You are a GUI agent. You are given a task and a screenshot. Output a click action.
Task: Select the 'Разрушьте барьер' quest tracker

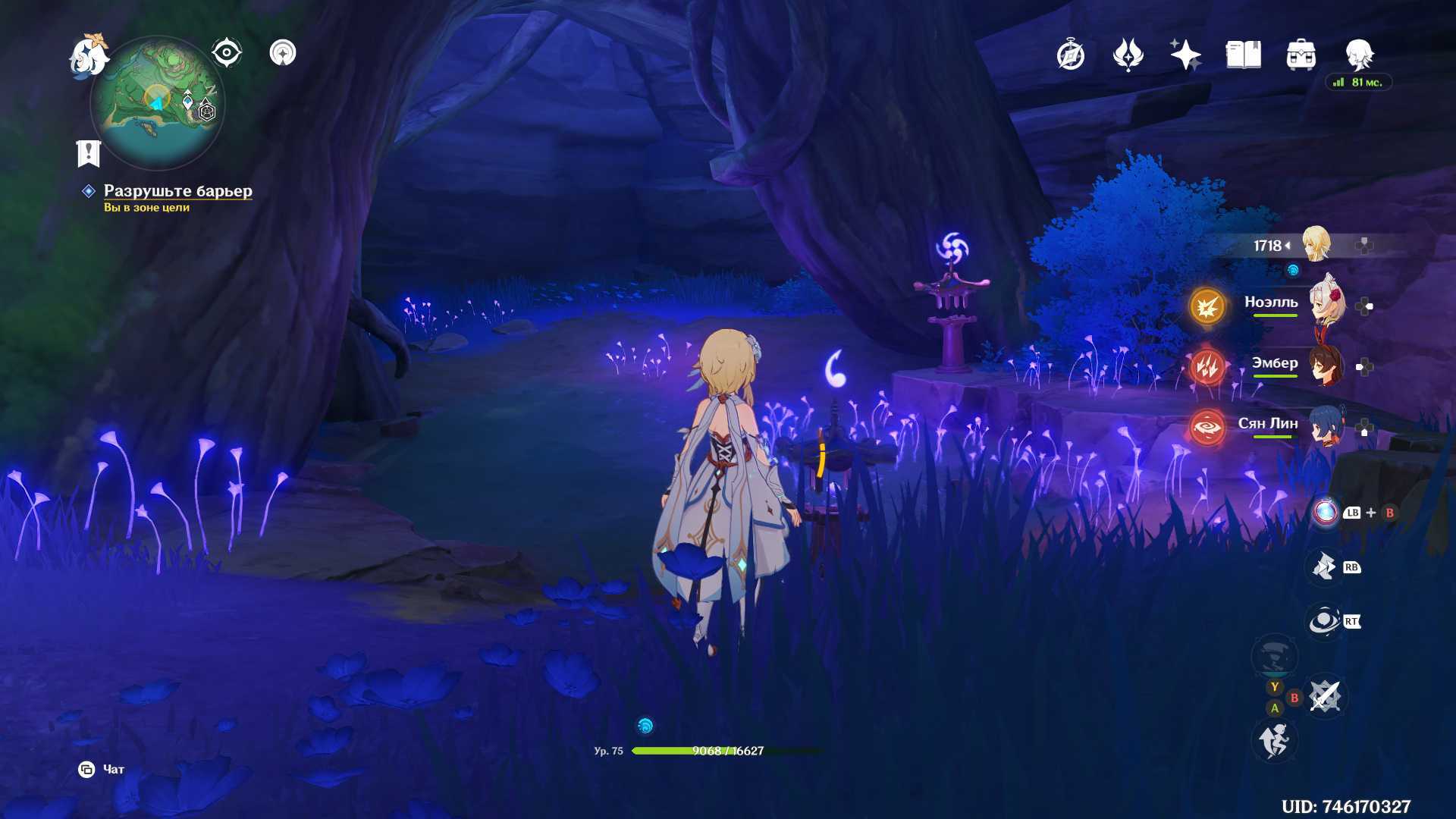point(177,191)
